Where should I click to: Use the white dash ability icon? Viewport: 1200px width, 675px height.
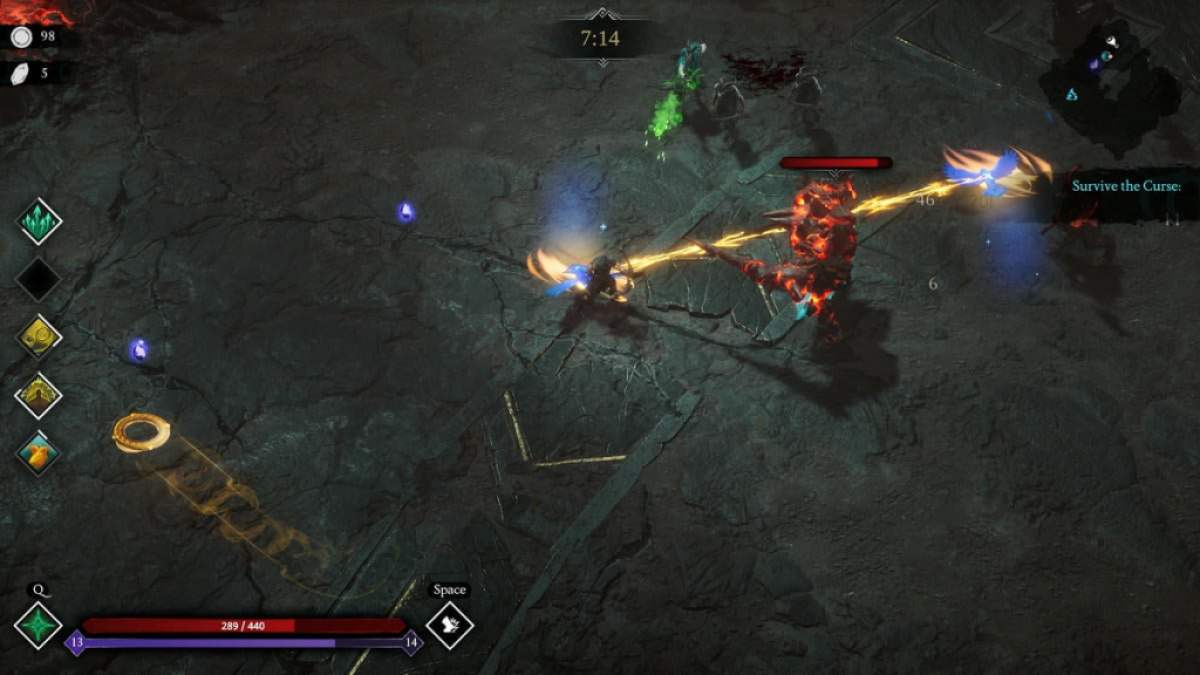449,626
